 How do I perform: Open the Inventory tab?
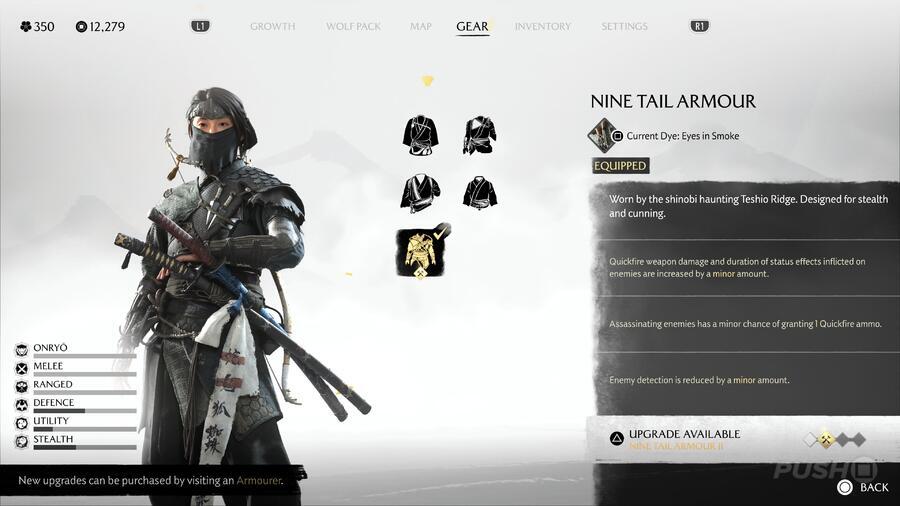543,26
